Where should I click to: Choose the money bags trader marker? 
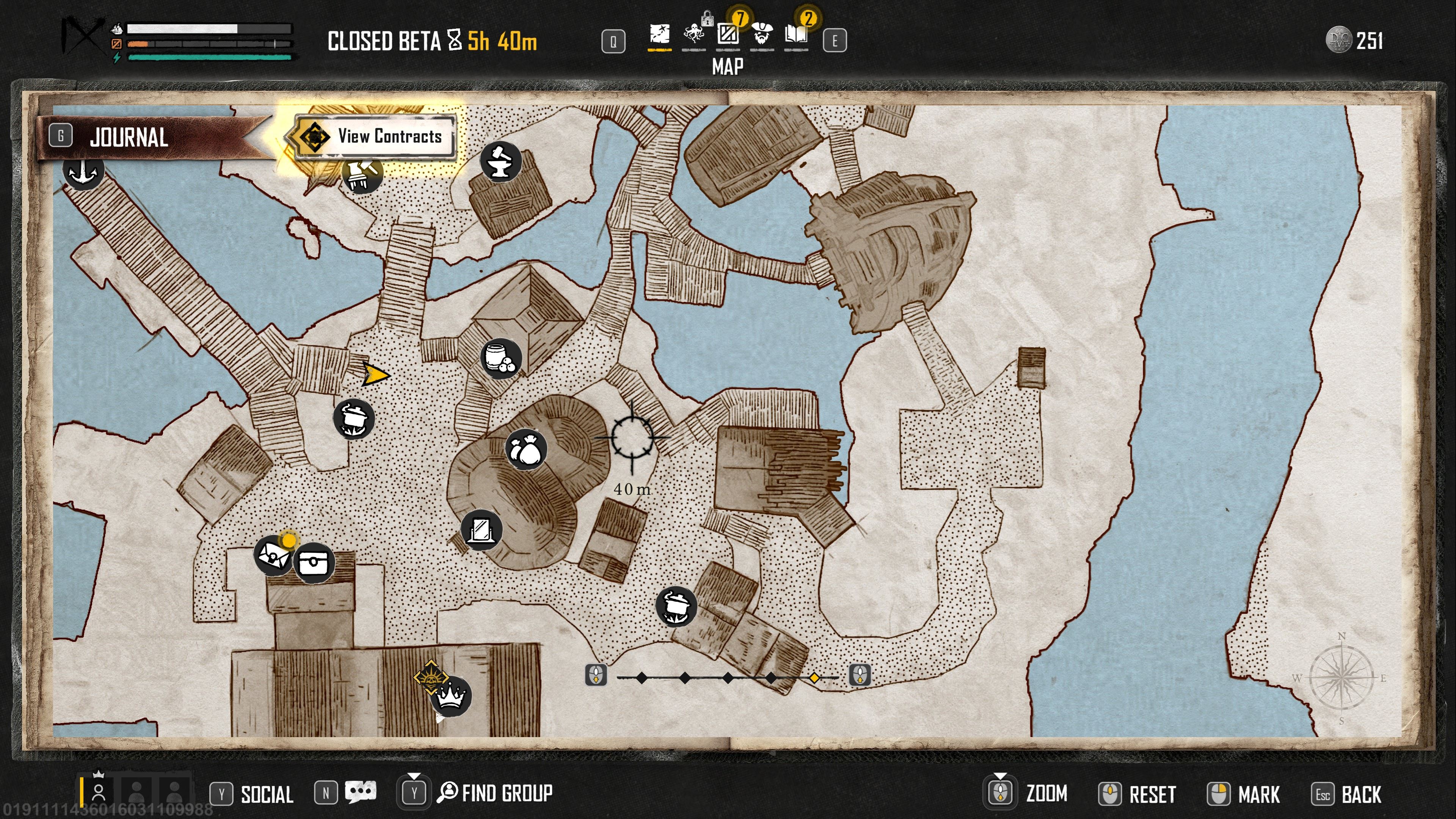pyautogui.click(x=526, y=450)
